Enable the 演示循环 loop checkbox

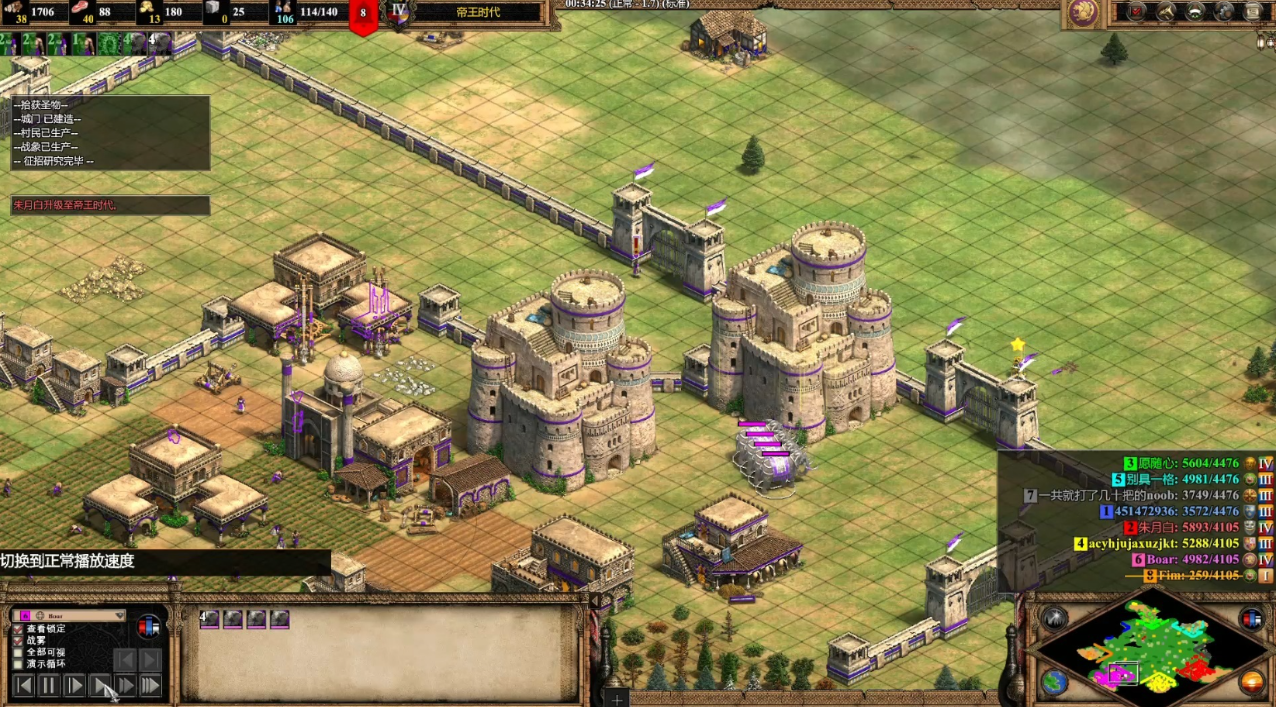point(17,664)
